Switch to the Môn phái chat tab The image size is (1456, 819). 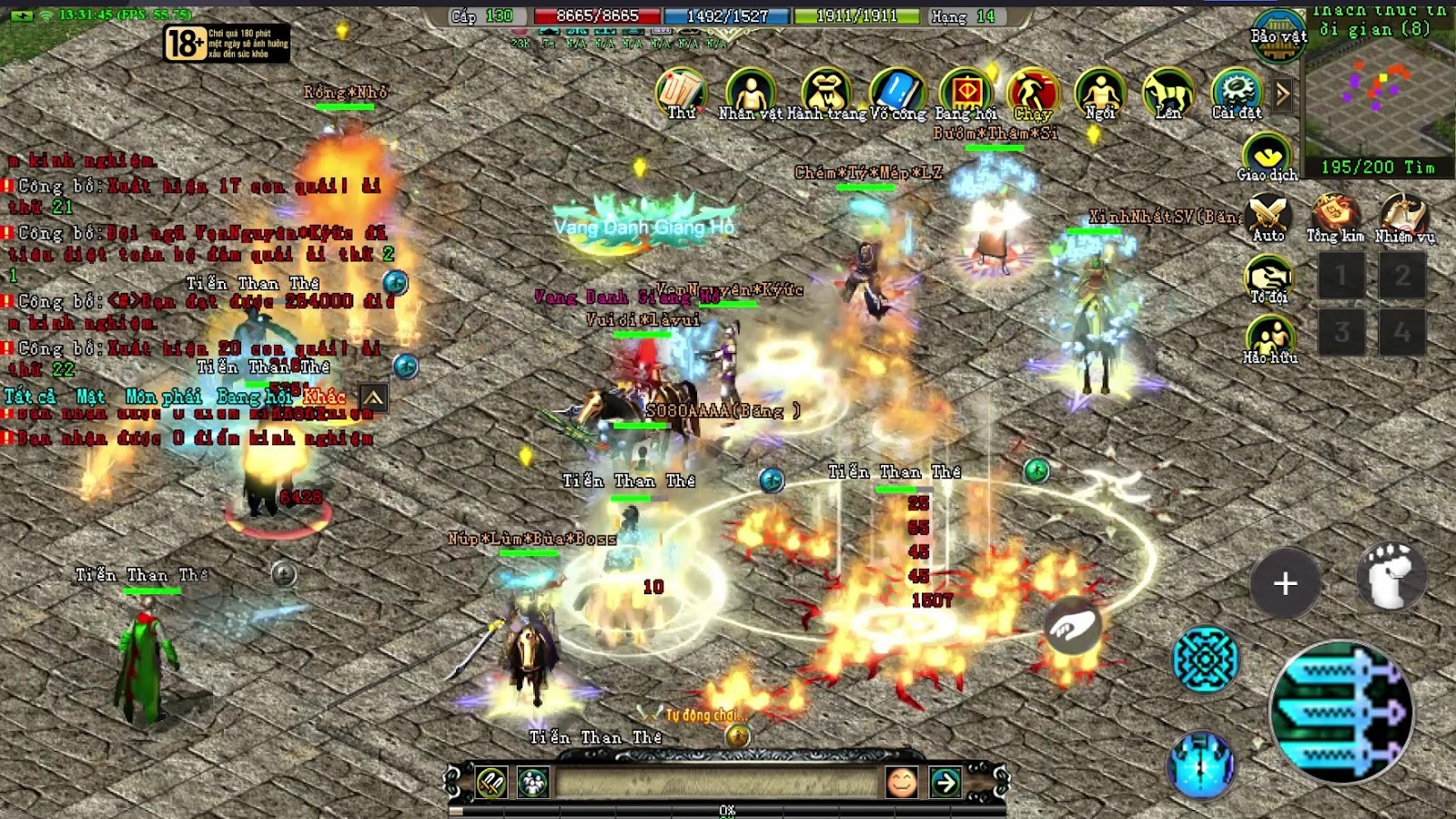pyautogui.click(x=164, y=397)
